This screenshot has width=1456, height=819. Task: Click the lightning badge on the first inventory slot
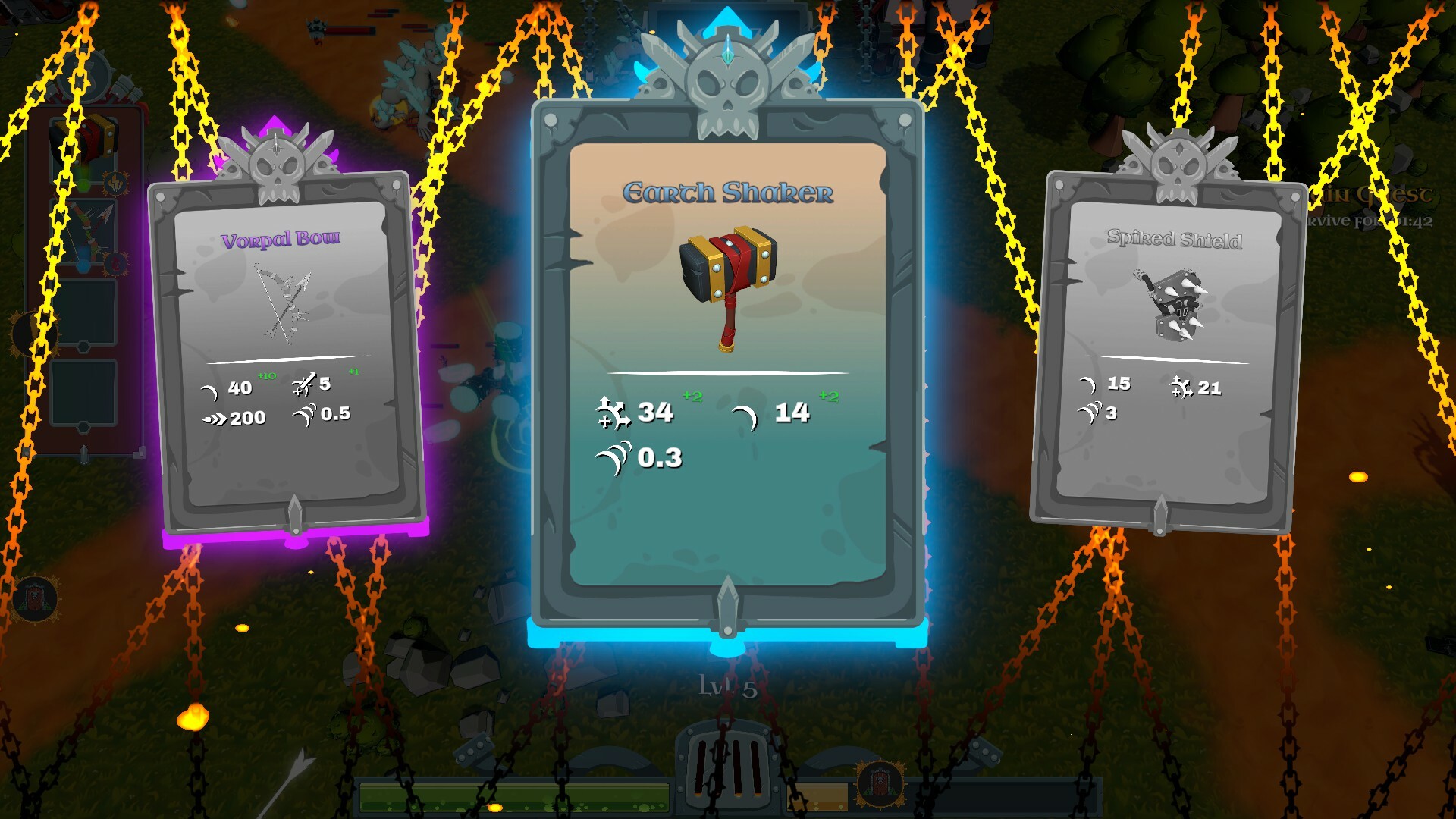pos(115,184)
